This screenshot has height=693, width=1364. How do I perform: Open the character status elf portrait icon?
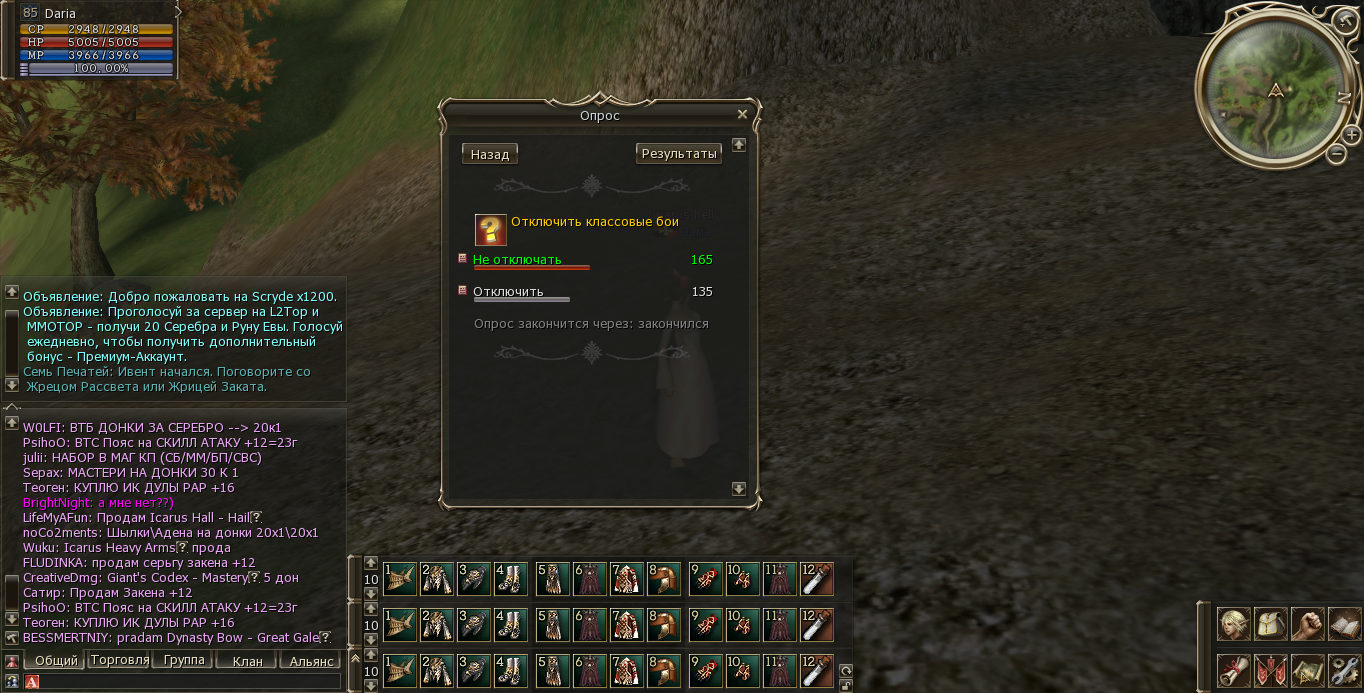pyautogui.click(x=1233, y=624)
